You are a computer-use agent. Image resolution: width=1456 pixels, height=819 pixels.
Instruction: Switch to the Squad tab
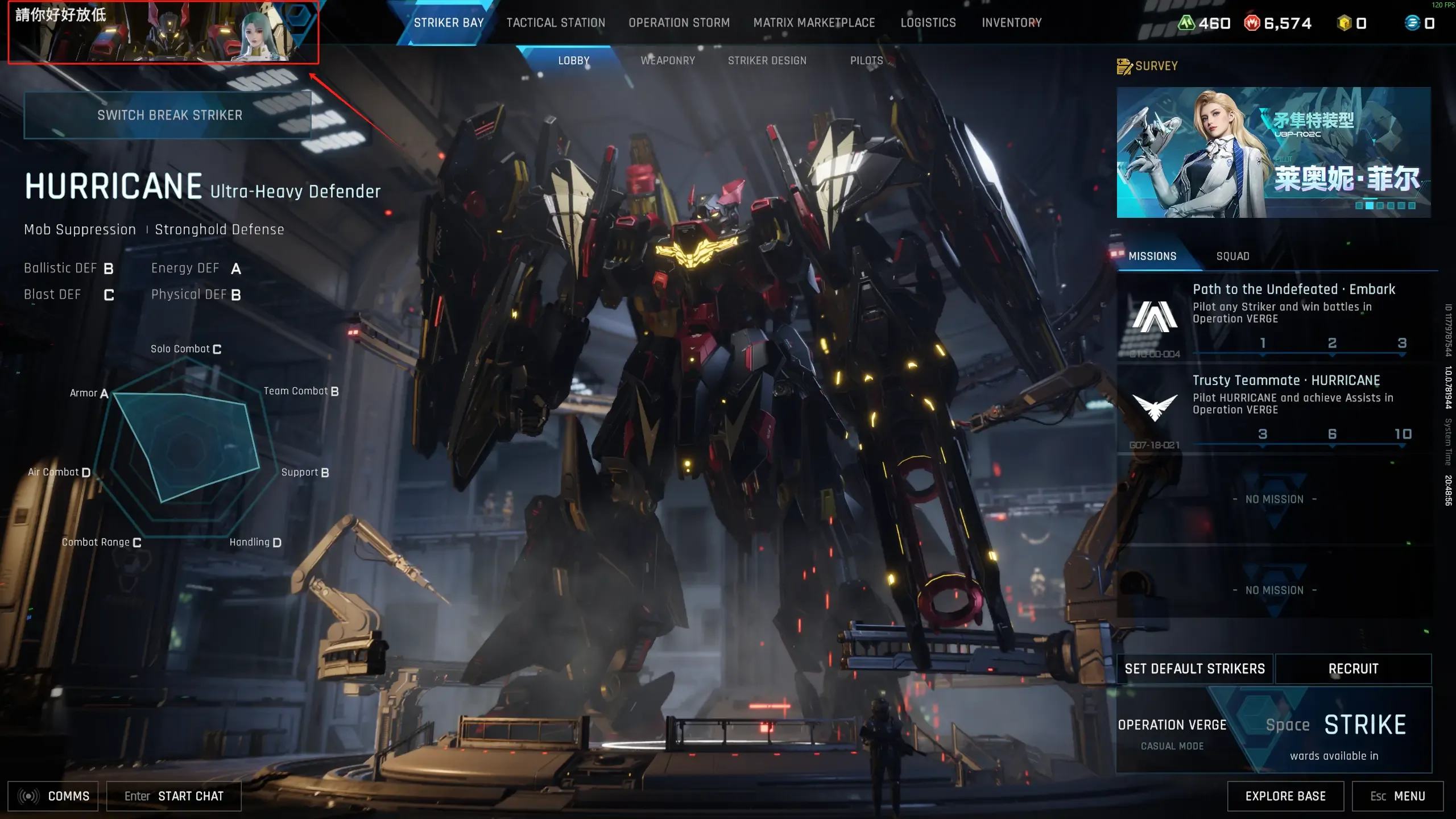point(1232,257)
